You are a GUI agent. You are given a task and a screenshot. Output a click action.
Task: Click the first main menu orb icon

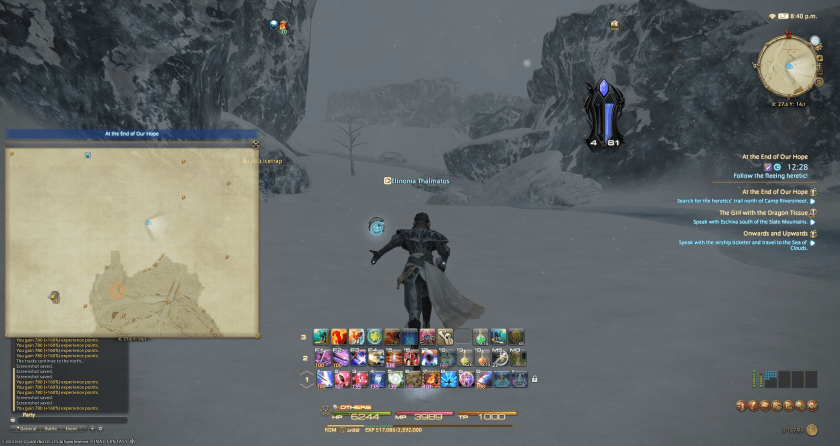click(x=743, y=405)
